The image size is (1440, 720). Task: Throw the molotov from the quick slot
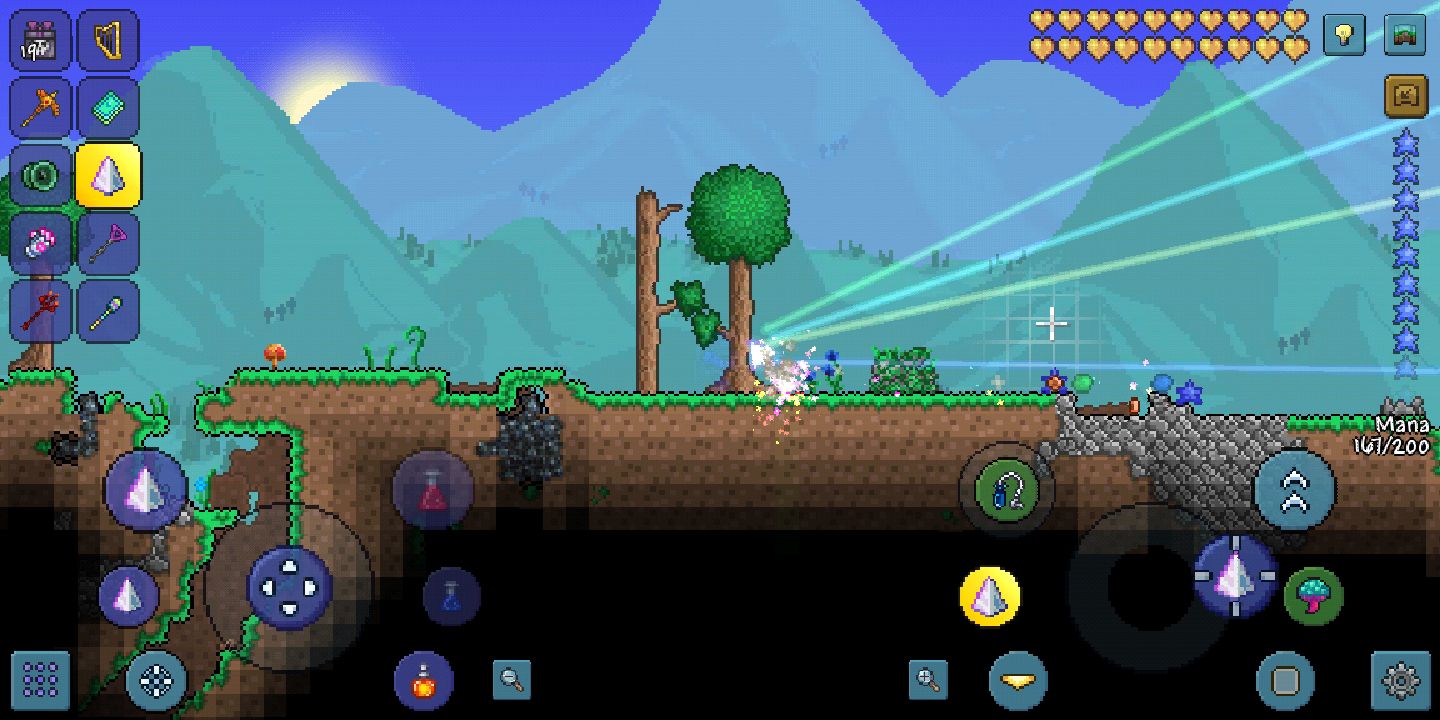coord(423,682)
